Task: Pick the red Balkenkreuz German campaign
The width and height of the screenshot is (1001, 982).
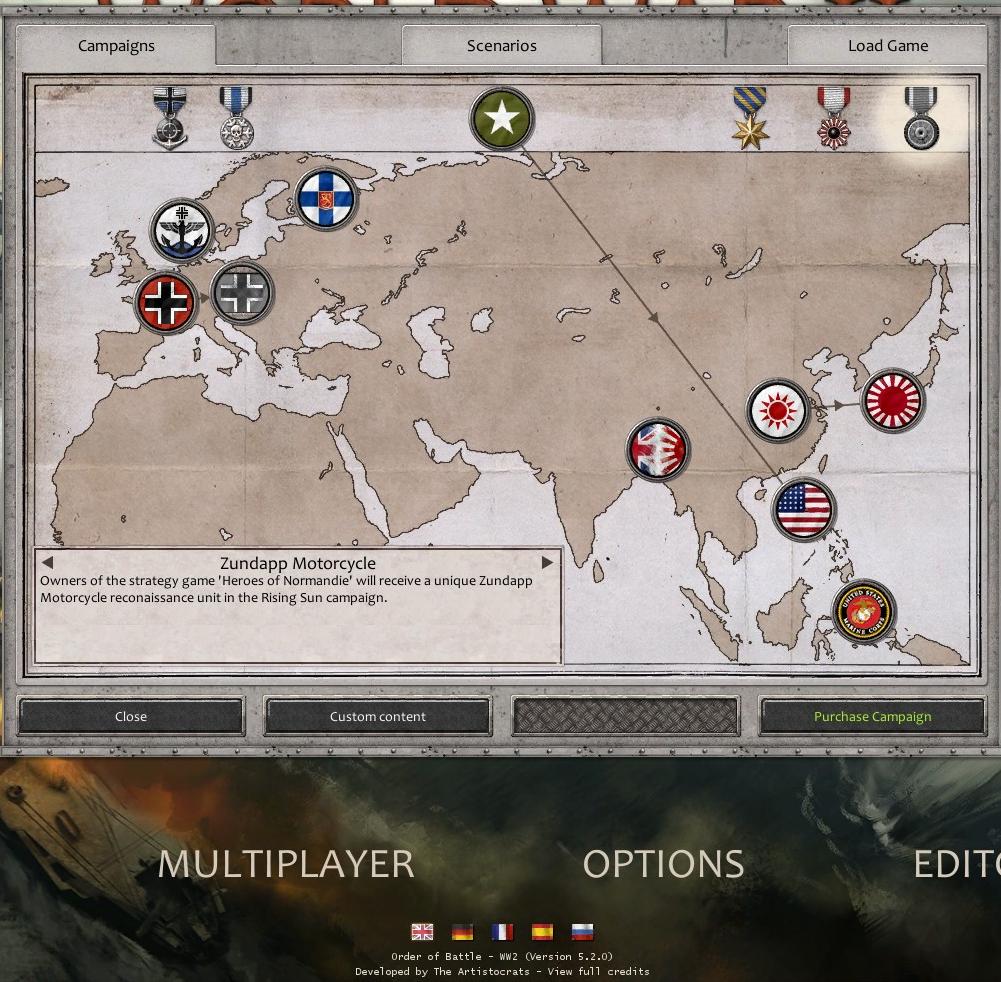Action: (x=167, y=302)
